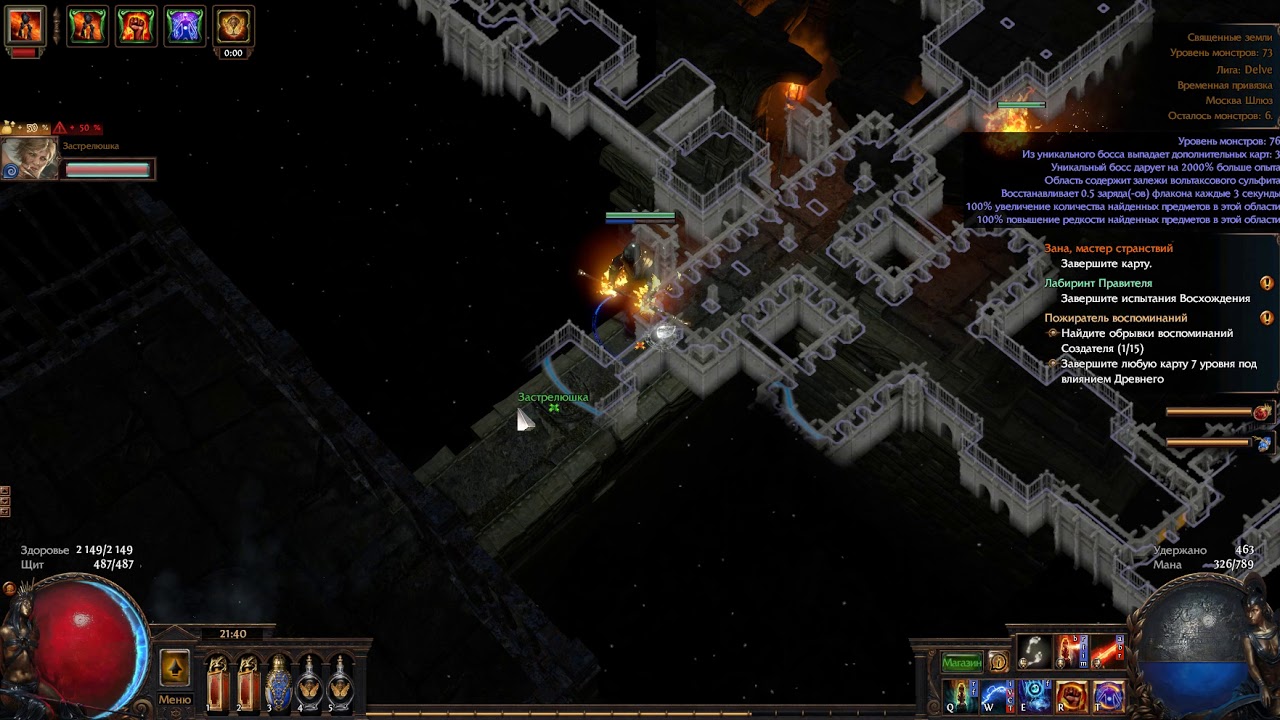This screenshot has height=720, width=1280.
Task: Select the Лабиринт Правителя quest entry
Action: 1098,283
